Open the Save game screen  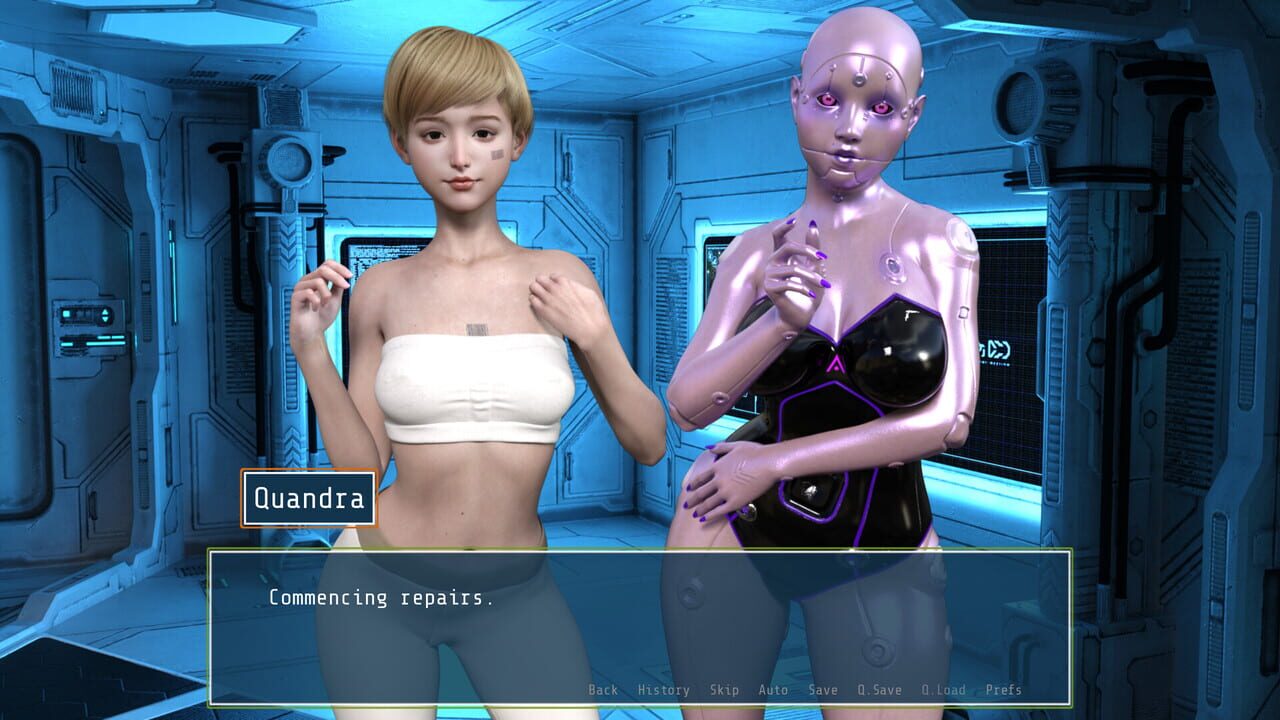pos(820,690)
